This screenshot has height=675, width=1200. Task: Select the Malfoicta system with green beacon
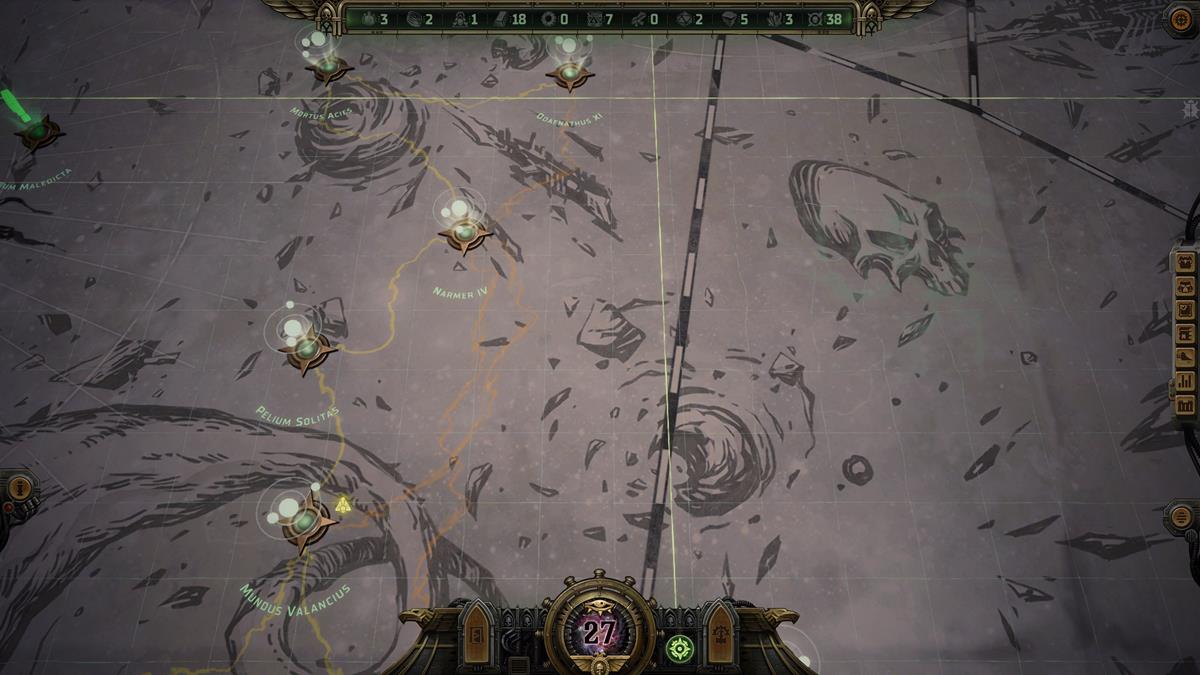click(x=38, y=130)
